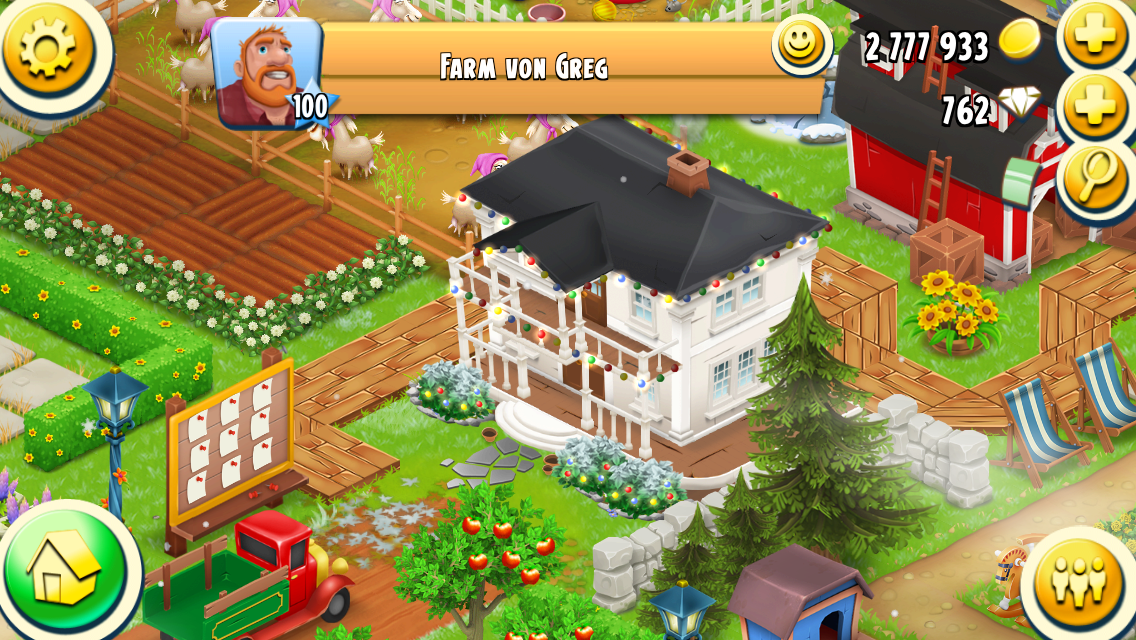Open the magnifying glass search button

pyautogui.click(x=1093, y=177)
